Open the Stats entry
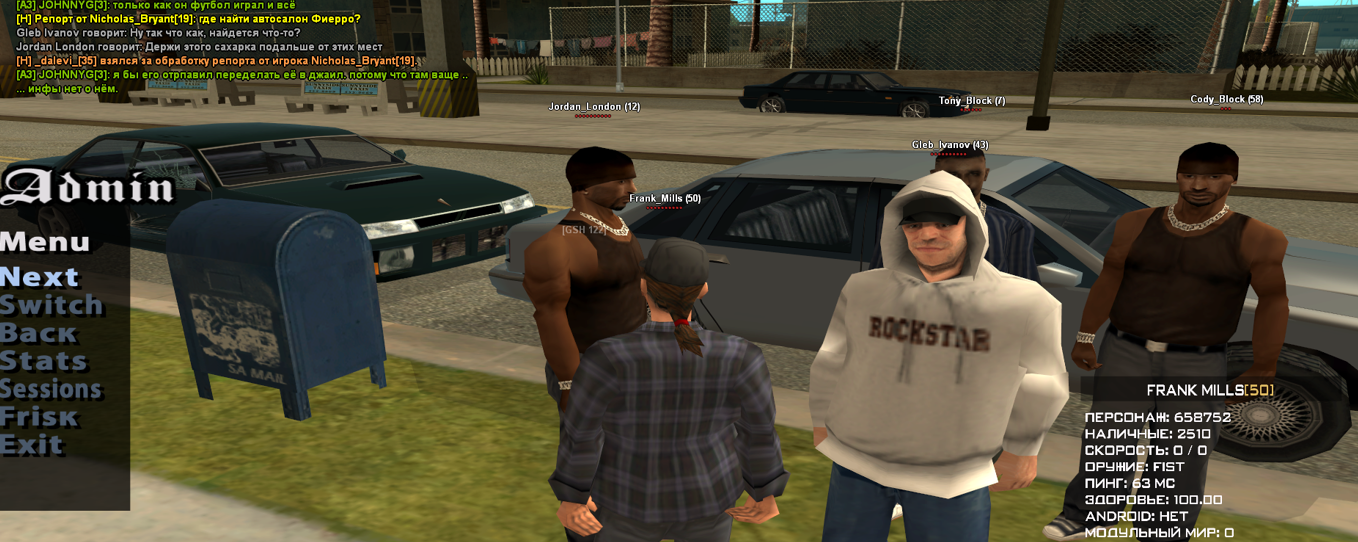Image resolution: width=1358 pixels, height=542 pixels. coord(44,361)
